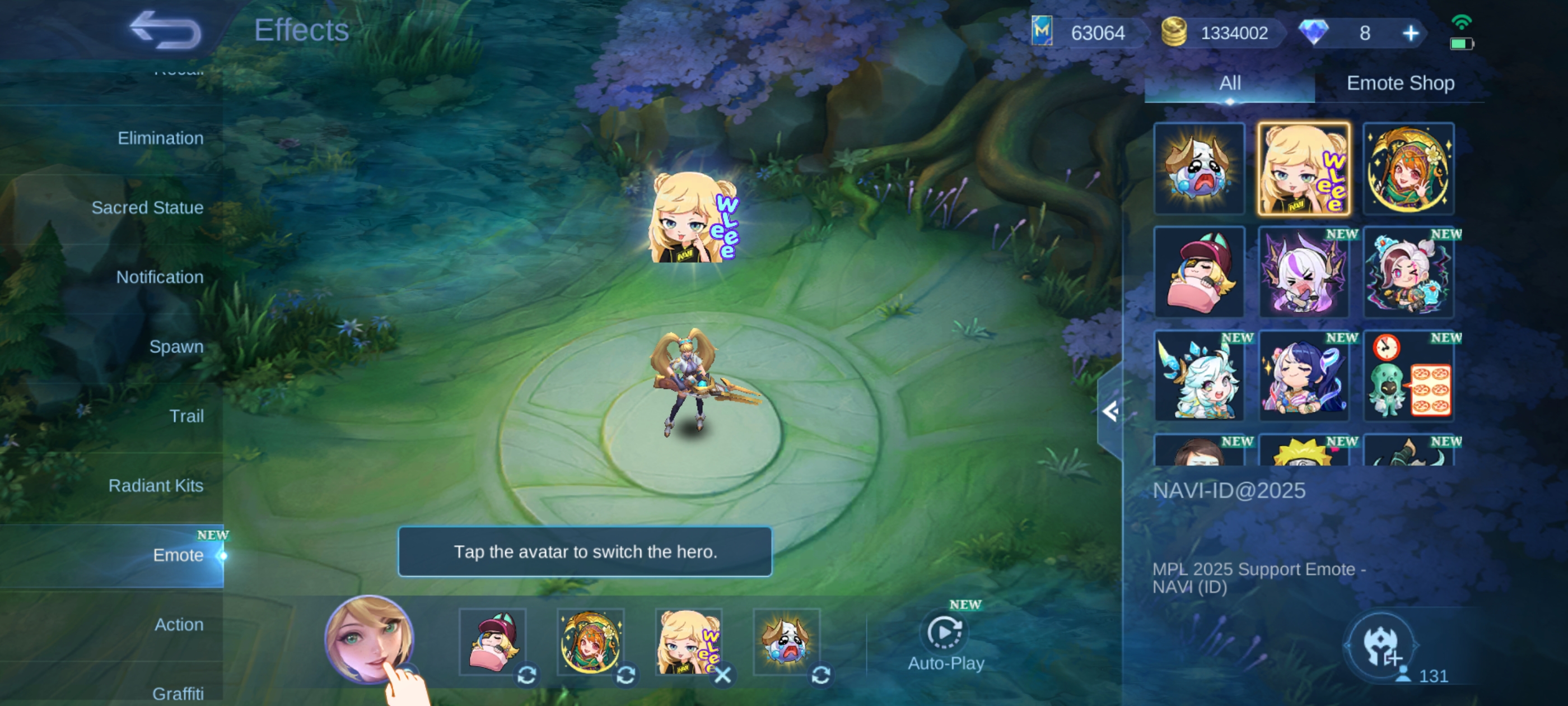Collapse the emote panel with the arrow
Image resolution: width=1568 pixels, height=706 pixels.
pyautogui.click(x=1110, y=412)
